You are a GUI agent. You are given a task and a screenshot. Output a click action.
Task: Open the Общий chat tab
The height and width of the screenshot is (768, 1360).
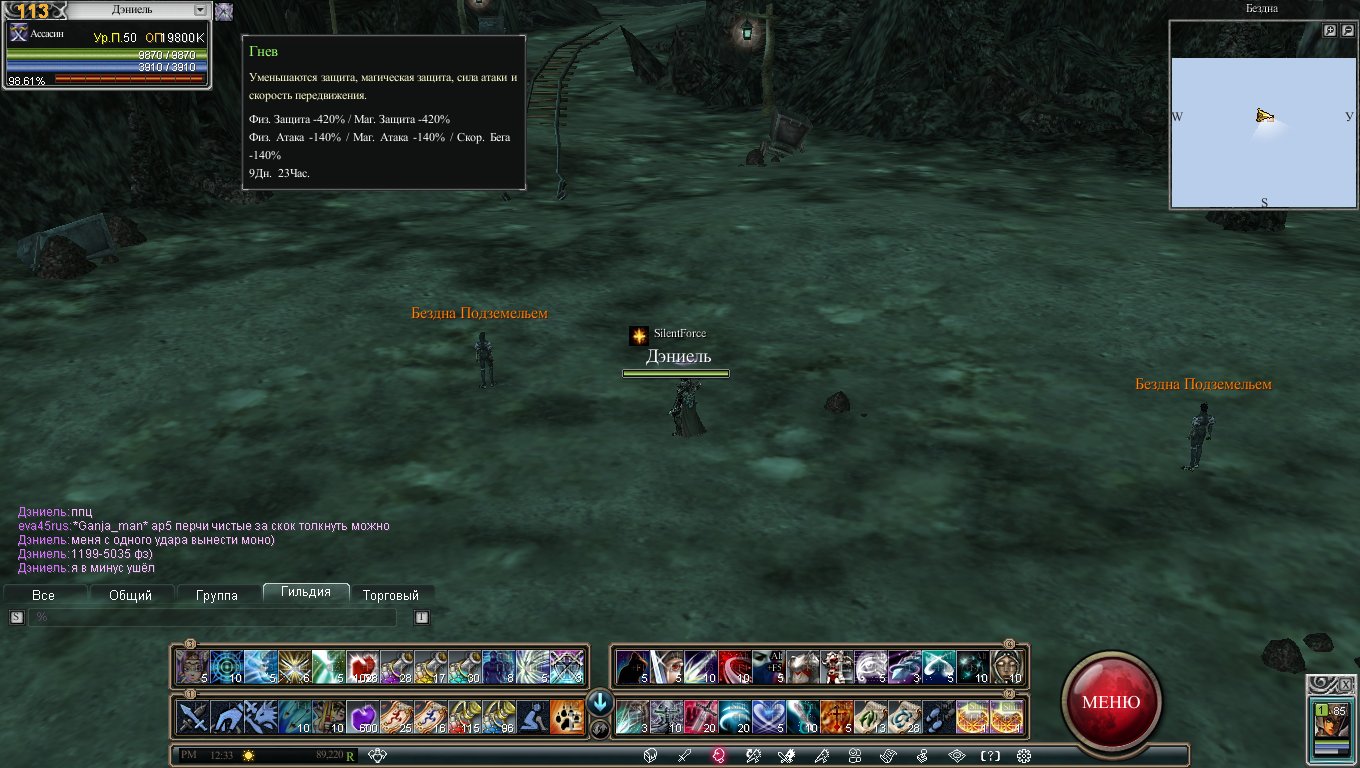pyautogui.click(x=130, y=595)
